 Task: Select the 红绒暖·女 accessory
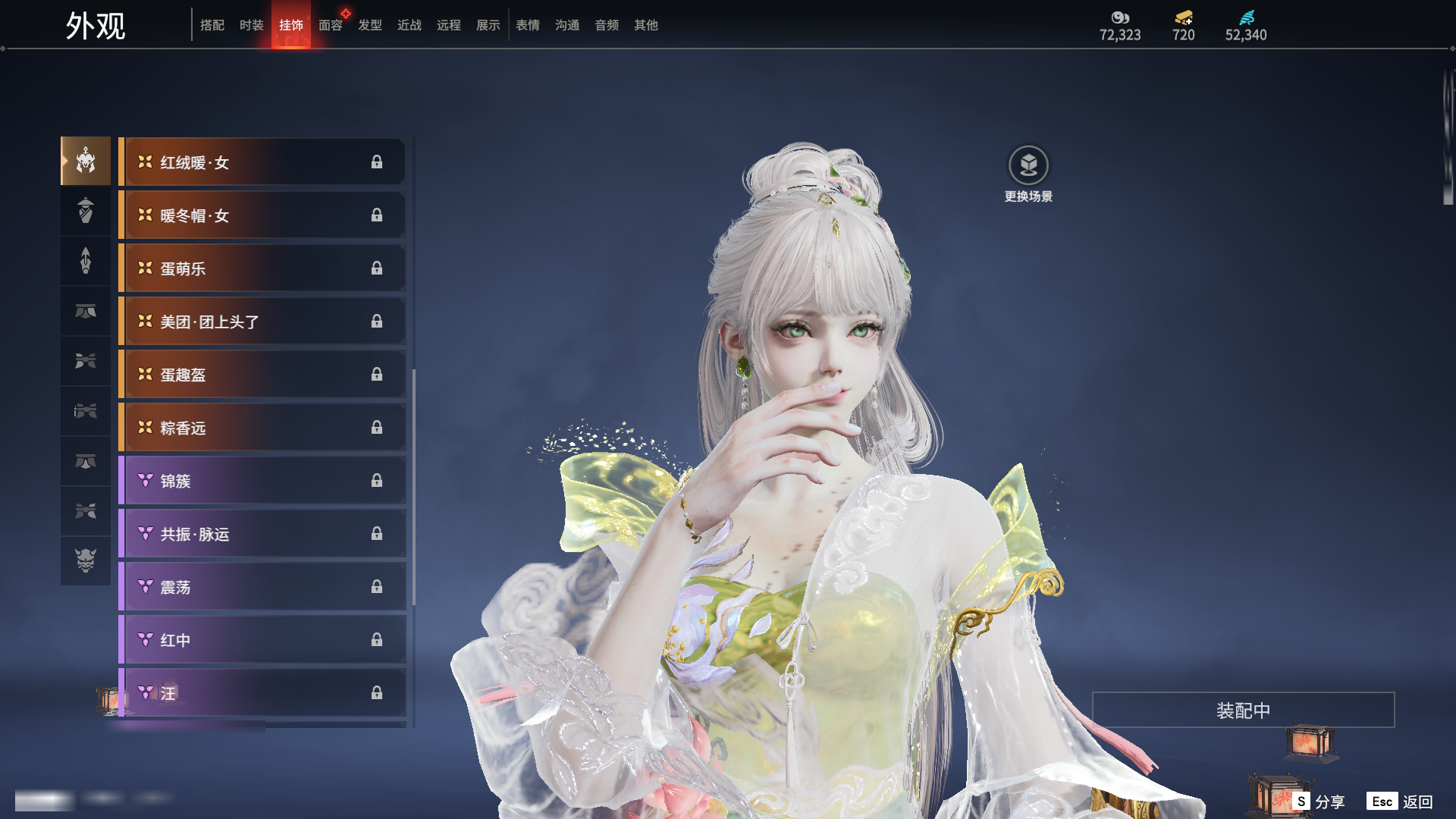click(x=262, y=162)
